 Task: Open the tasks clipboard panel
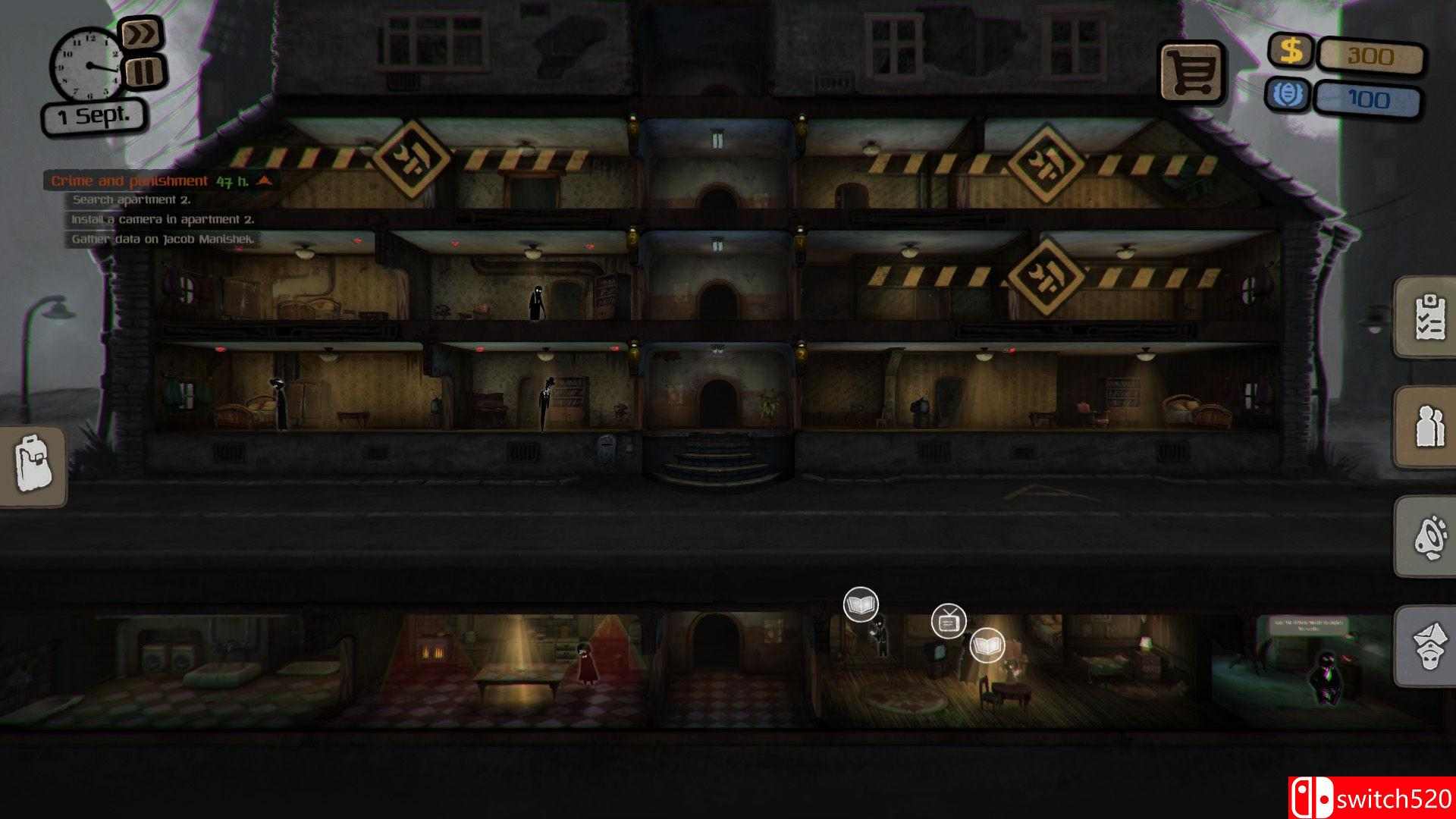(x=1430, y=318)
